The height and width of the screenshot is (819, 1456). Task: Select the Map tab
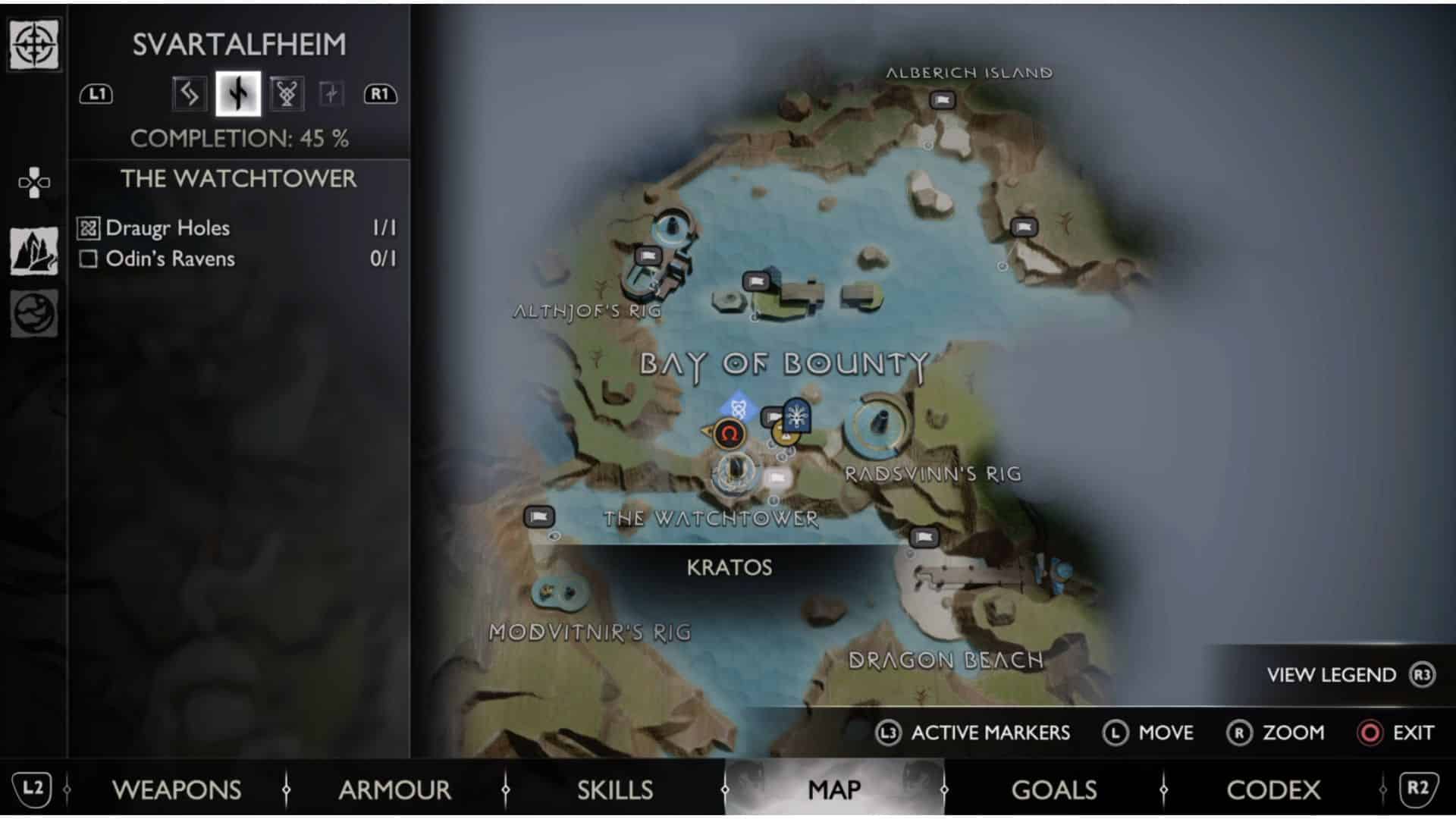(x=834, y=789)
